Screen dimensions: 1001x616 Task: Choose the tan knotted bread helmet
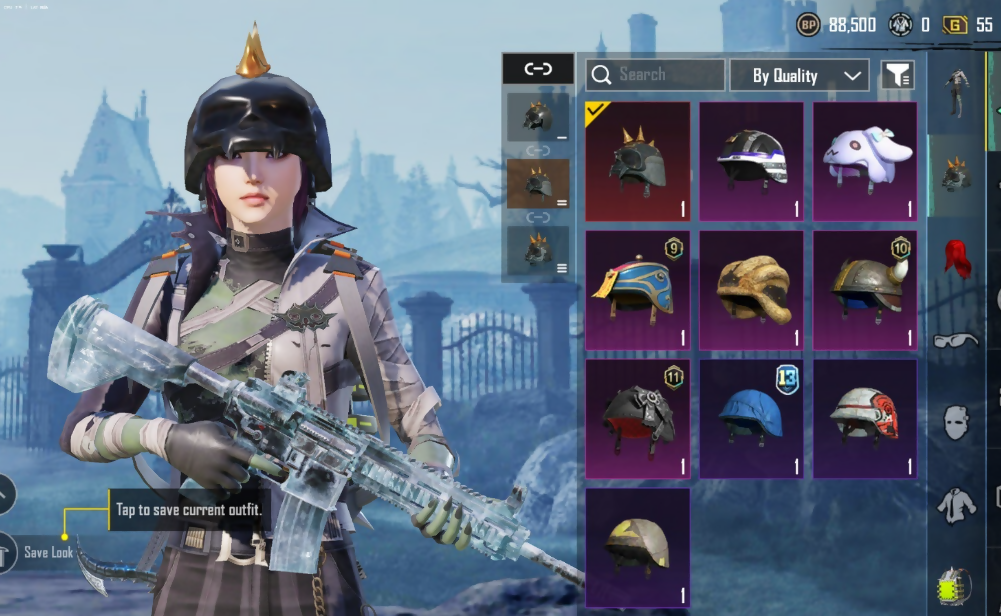click(751, 290)
